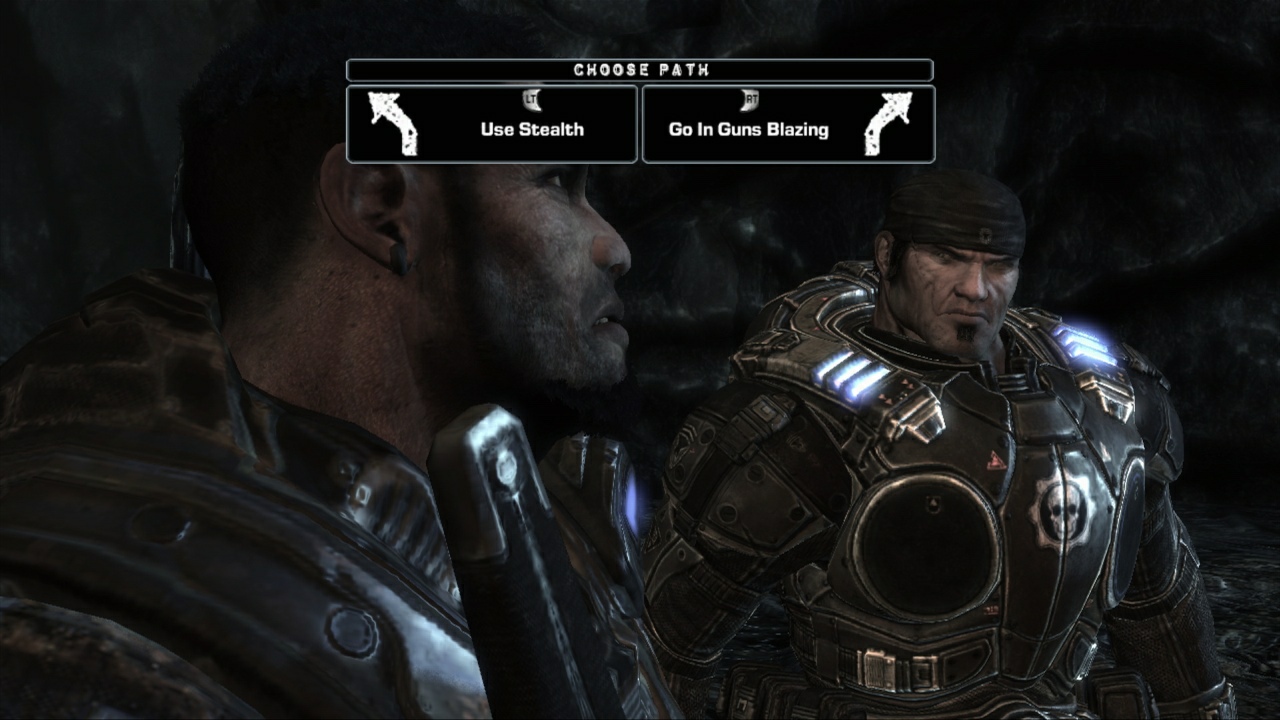The image size is (1280, 720).
Task: Expand the Use Stealth option panel
Action: click(492, 125)
